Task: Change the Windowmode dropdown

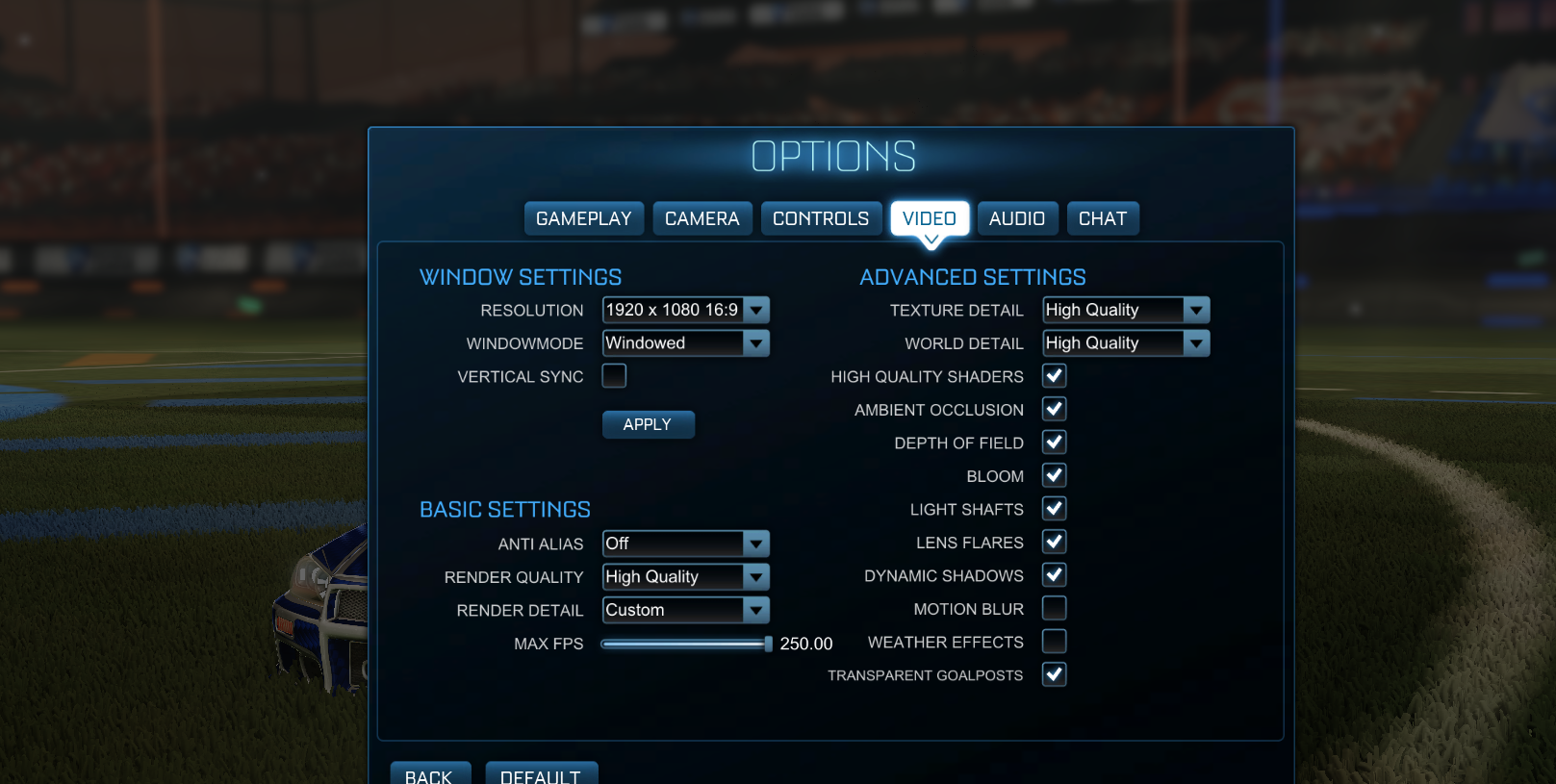Action: (685, 343)
